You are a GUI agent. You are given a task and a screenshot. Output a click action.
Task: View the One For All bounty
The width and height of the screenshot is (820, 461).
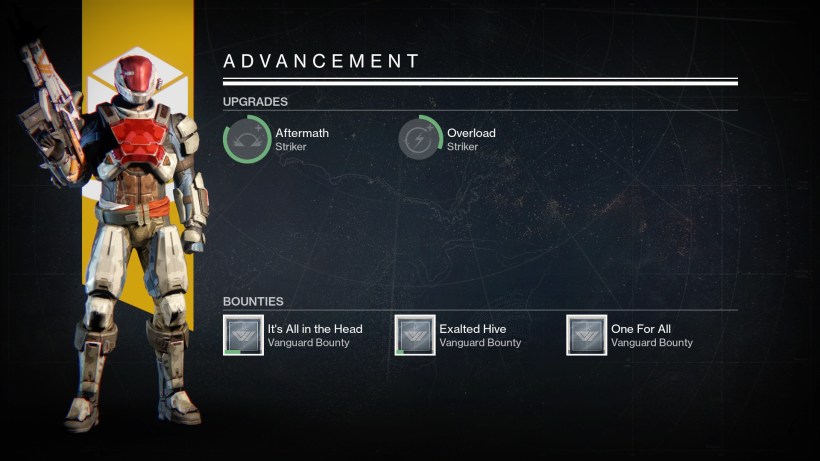click(x=586, y=335)
